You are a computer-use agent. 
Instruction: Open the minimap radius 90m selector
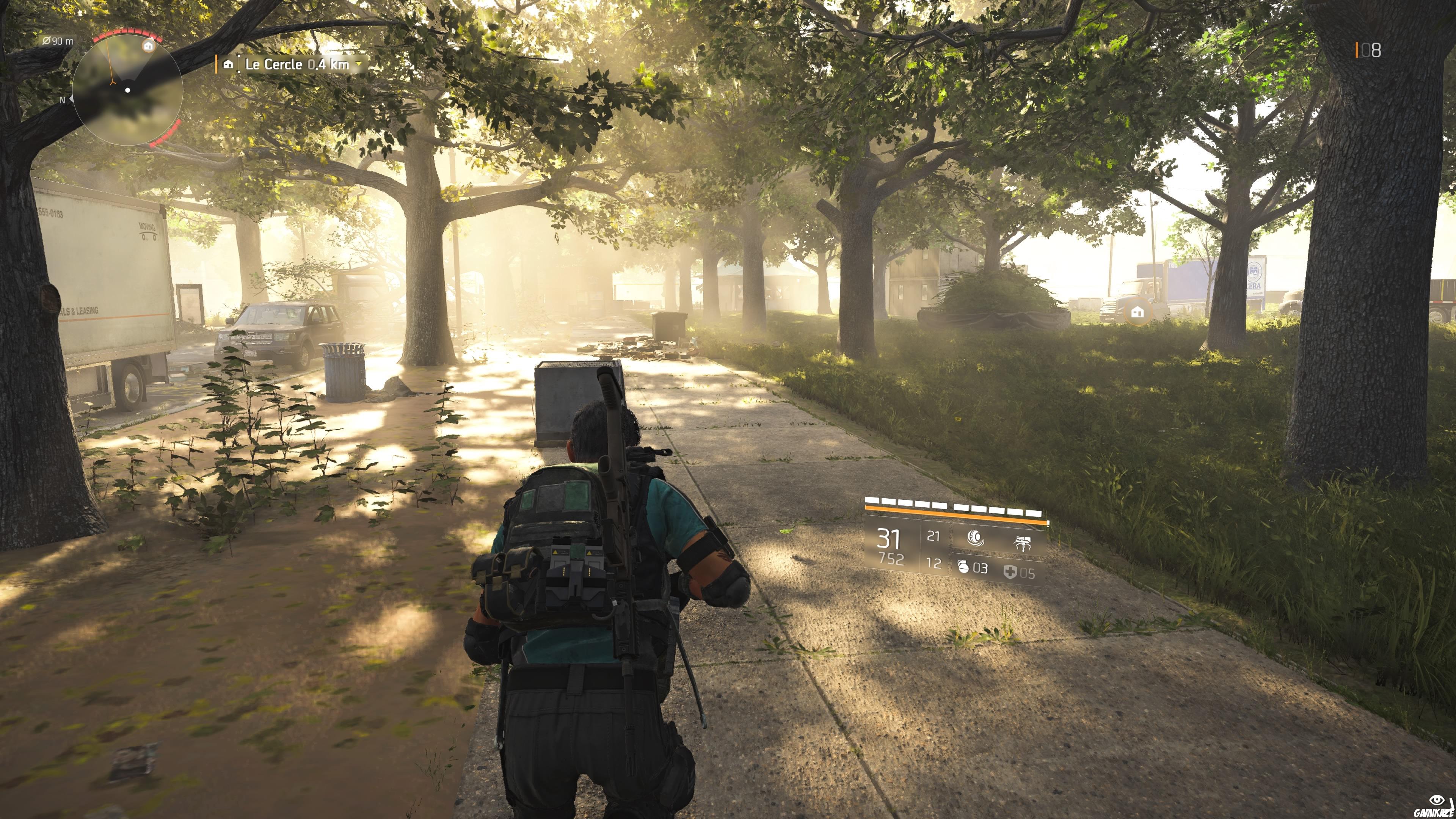point(58,41)
